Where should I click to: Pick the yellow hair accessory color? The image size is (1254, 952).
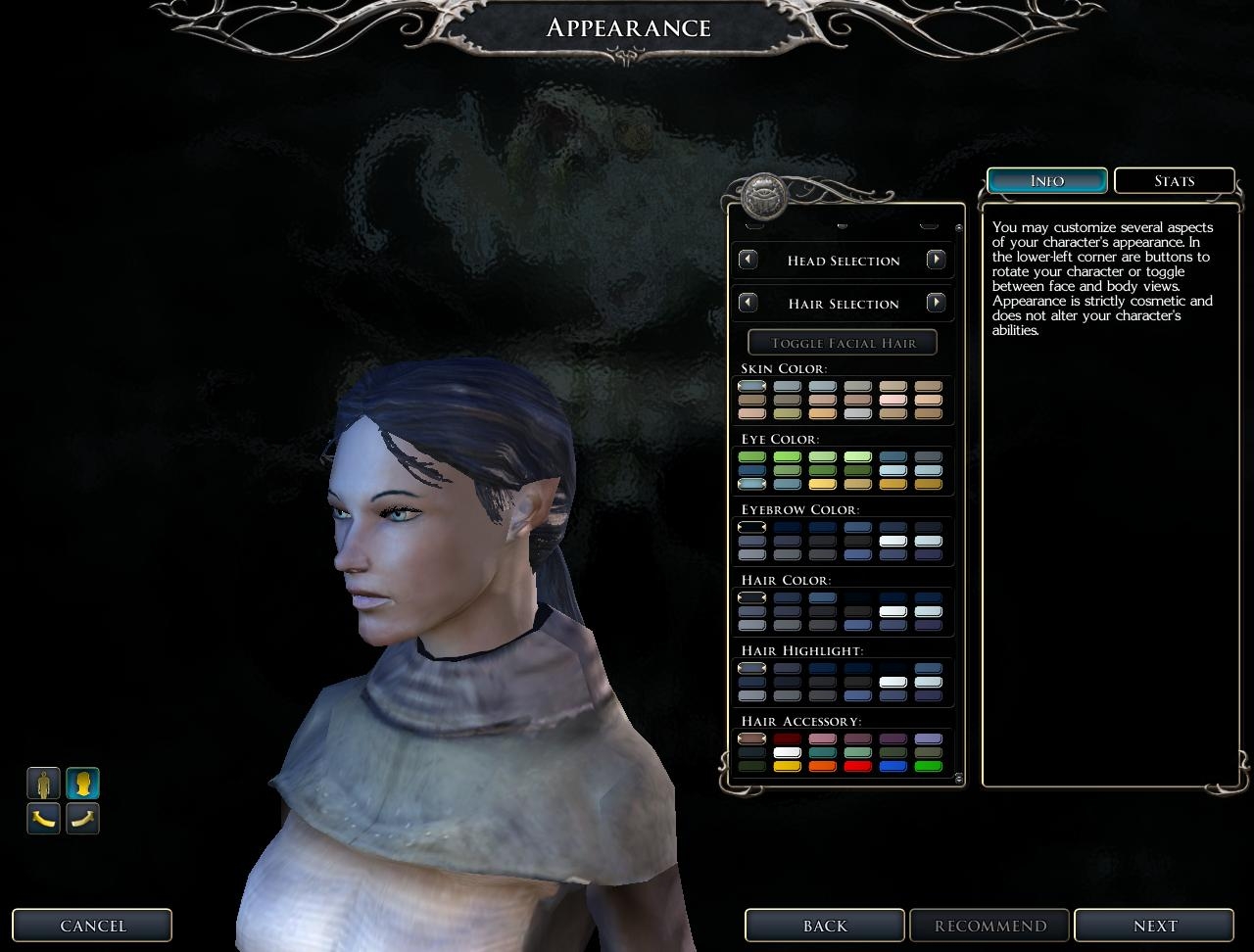[787, 767]
